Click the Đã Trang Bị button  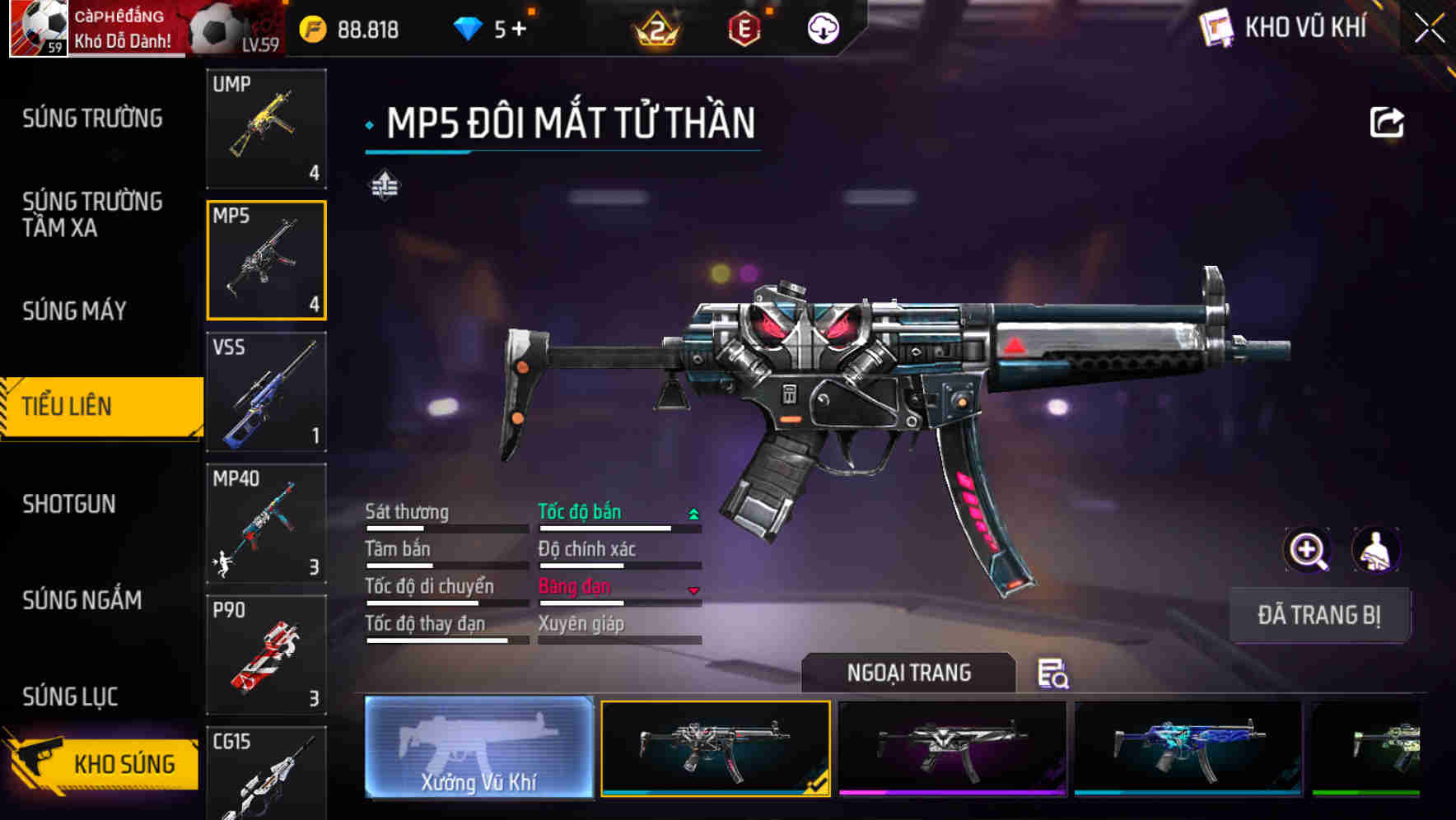point(1318,615)
